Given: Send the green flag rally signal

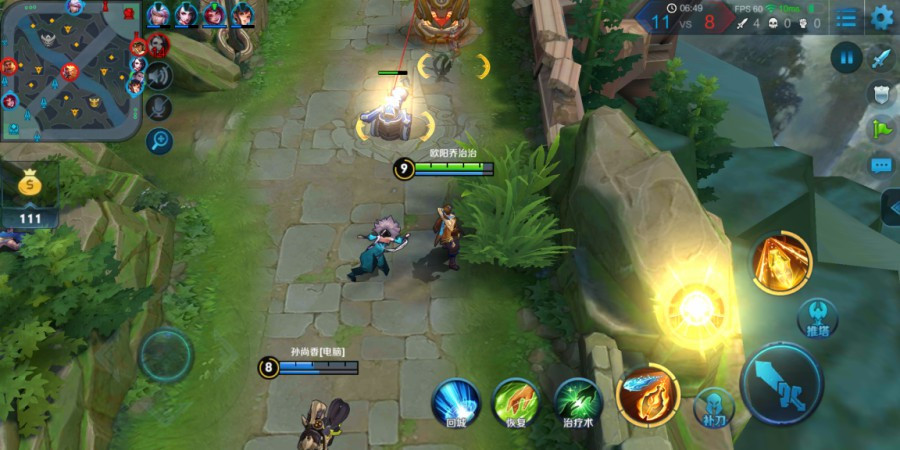Looking at the screenshot, I should click(881, 128).
